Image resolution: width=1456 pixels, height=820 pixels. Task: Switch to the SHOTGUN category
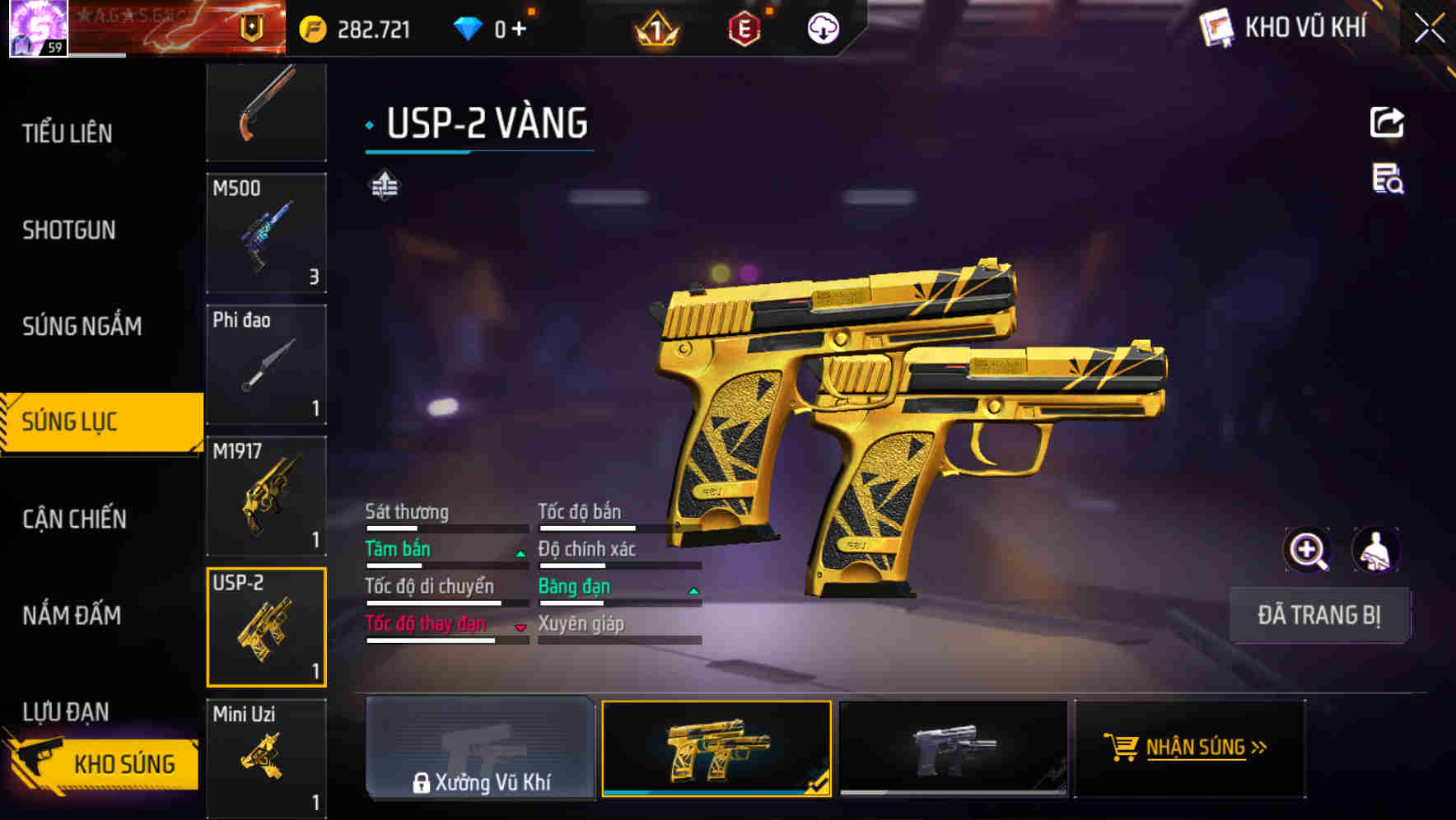pyautogui.click(x=68, y=231)
